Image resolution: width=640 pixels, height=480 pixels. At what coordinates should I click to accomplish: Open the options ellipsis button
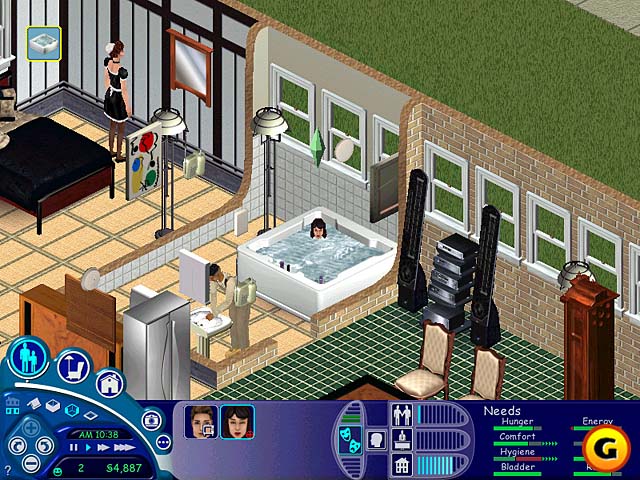(163, 440)
